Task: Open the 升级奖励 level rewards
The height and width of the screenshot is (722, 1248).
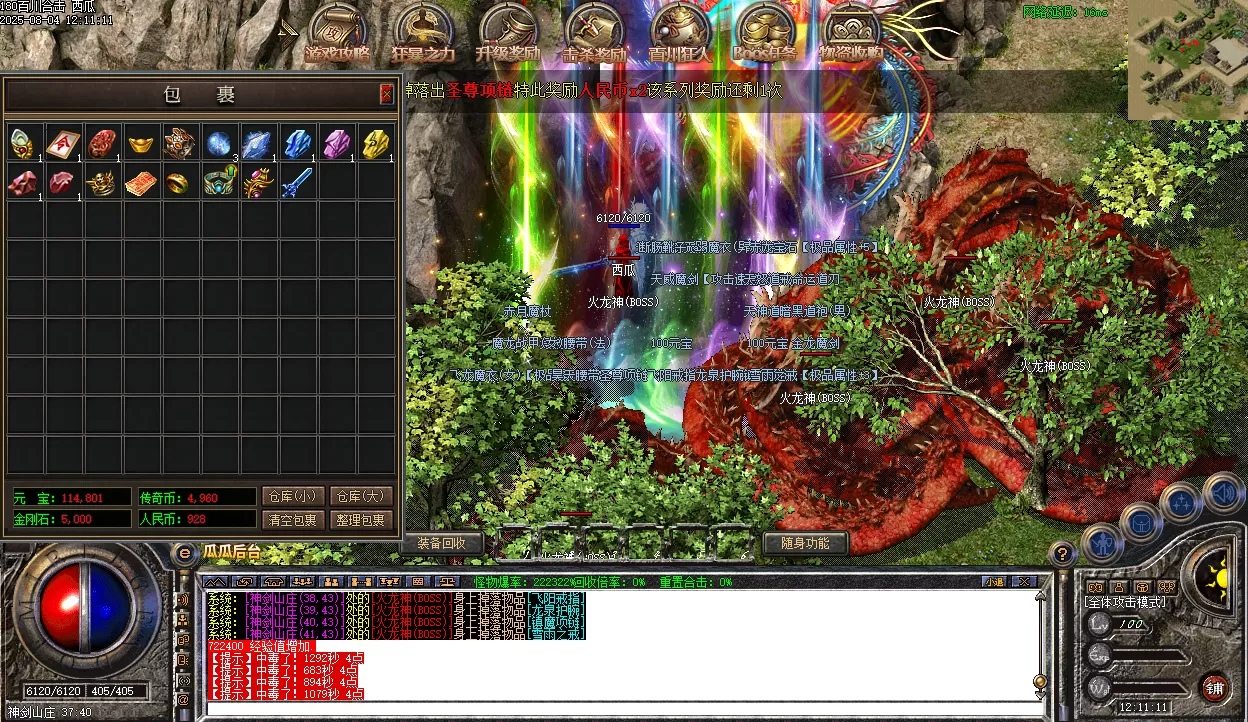Action: 509,36
